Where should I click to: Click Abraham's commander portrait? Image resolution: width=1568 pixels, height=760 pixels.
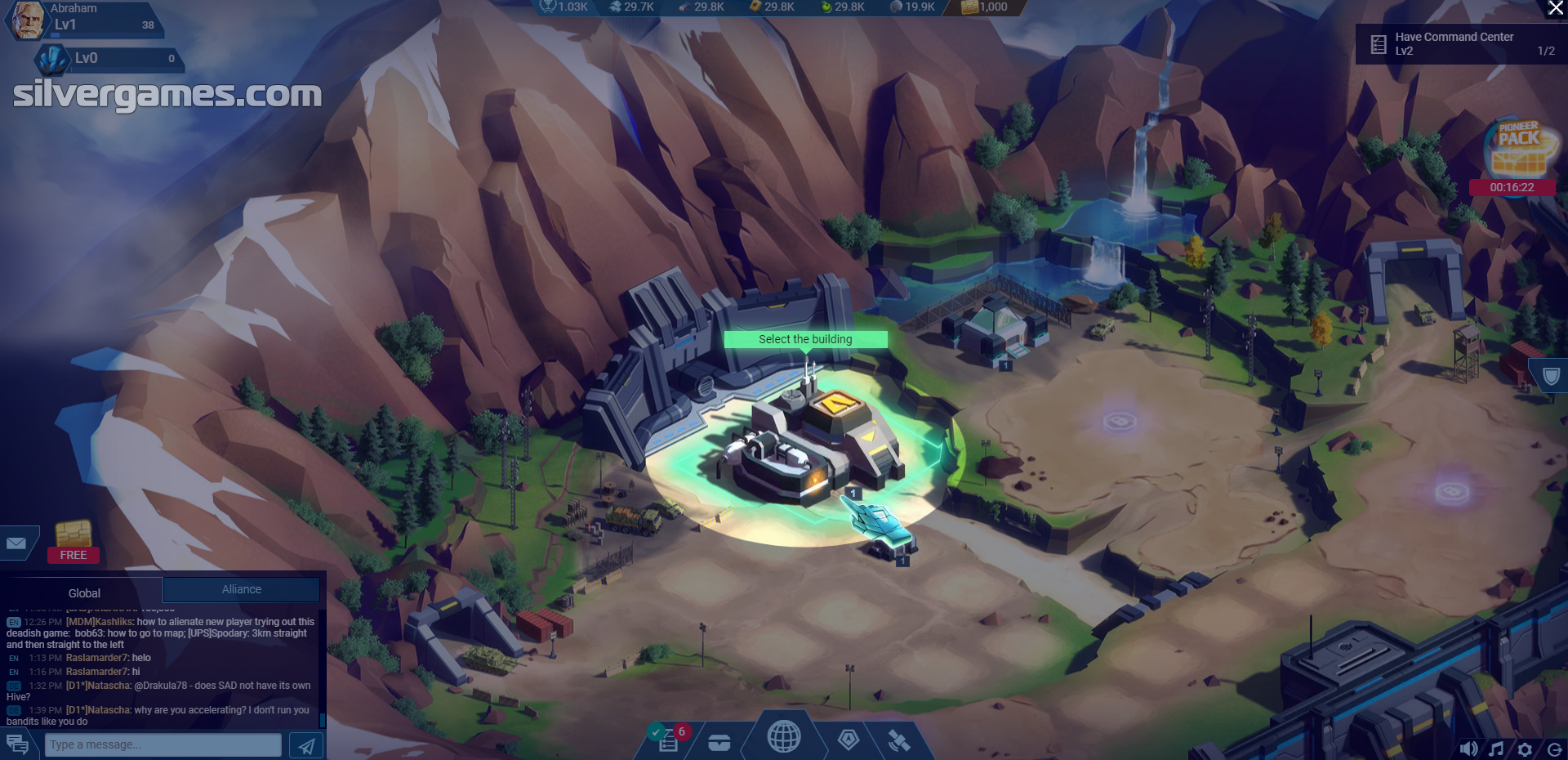(27, 20)
